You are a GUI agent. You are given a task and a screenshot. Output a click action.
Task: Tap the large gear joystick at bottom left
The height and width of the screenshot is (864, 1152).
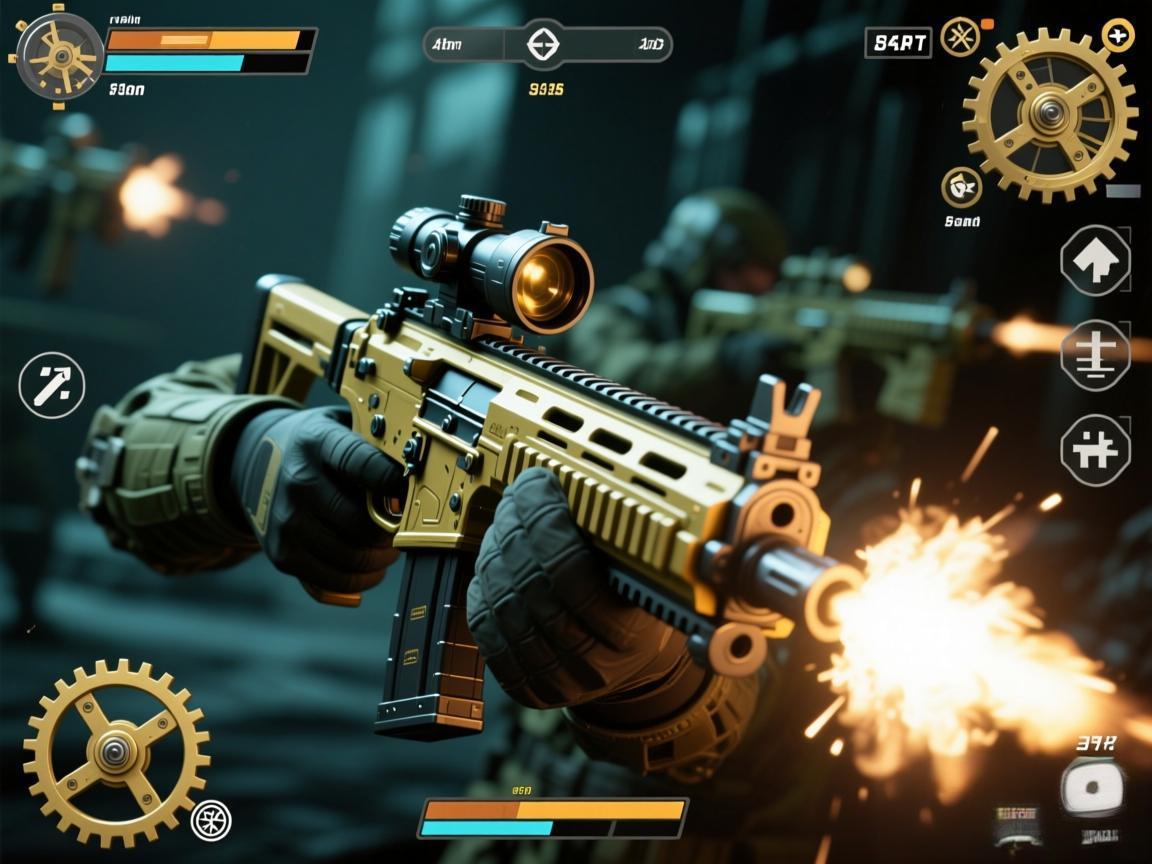pos(116,751)
